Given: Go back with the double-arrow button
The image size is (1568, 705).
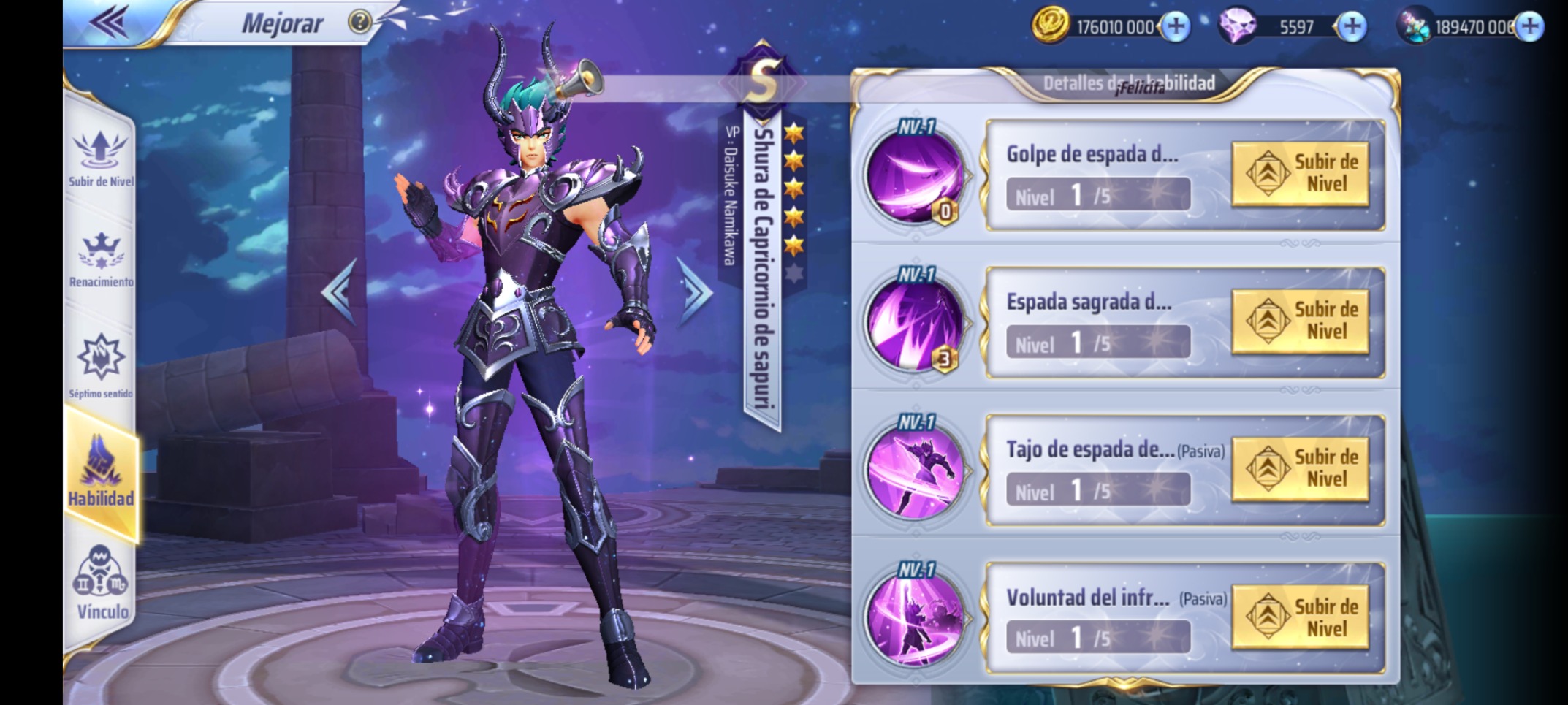Looking at the screenshot, I should pos(110,22).
